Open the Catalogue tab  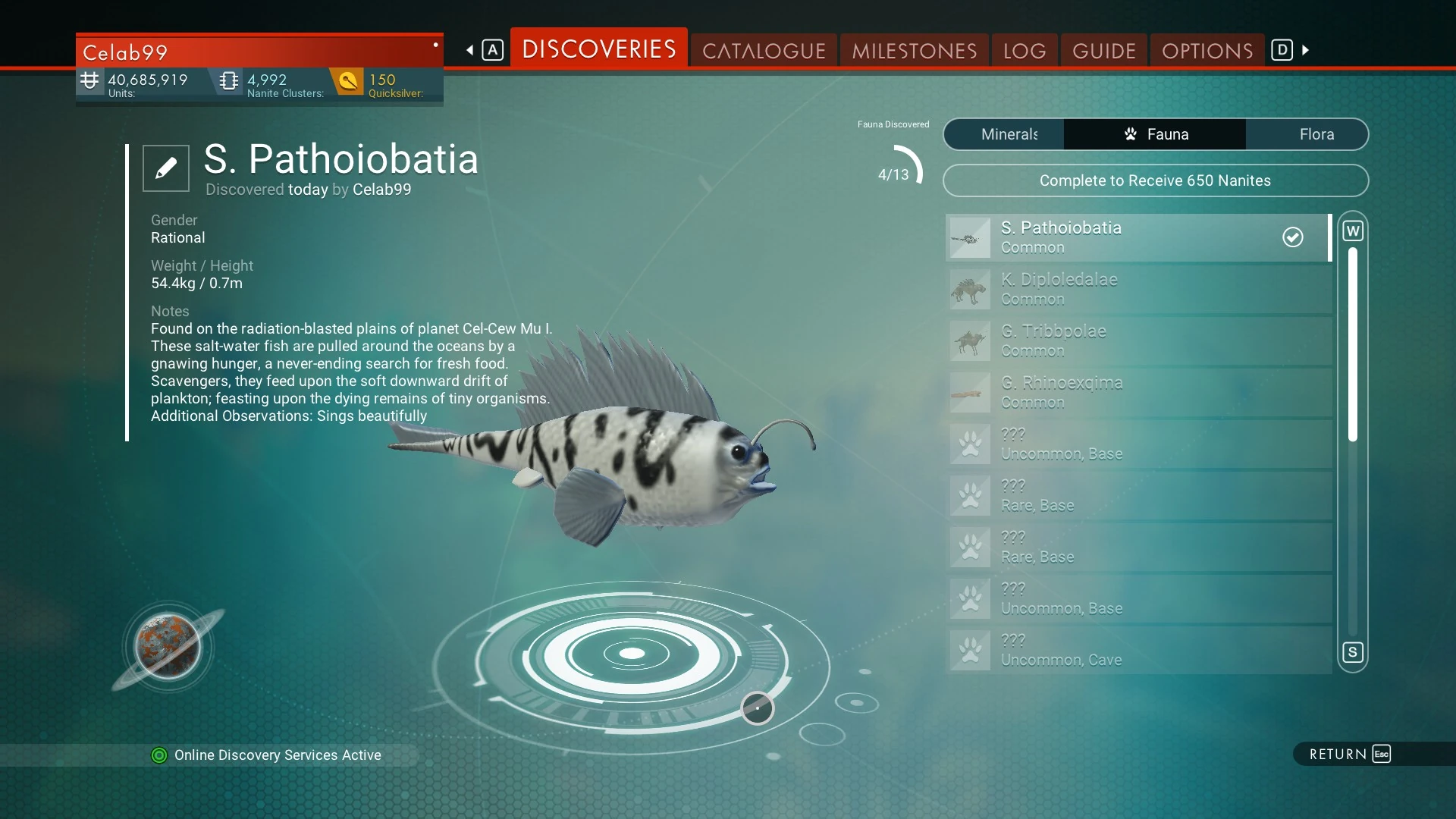[764, 51]
